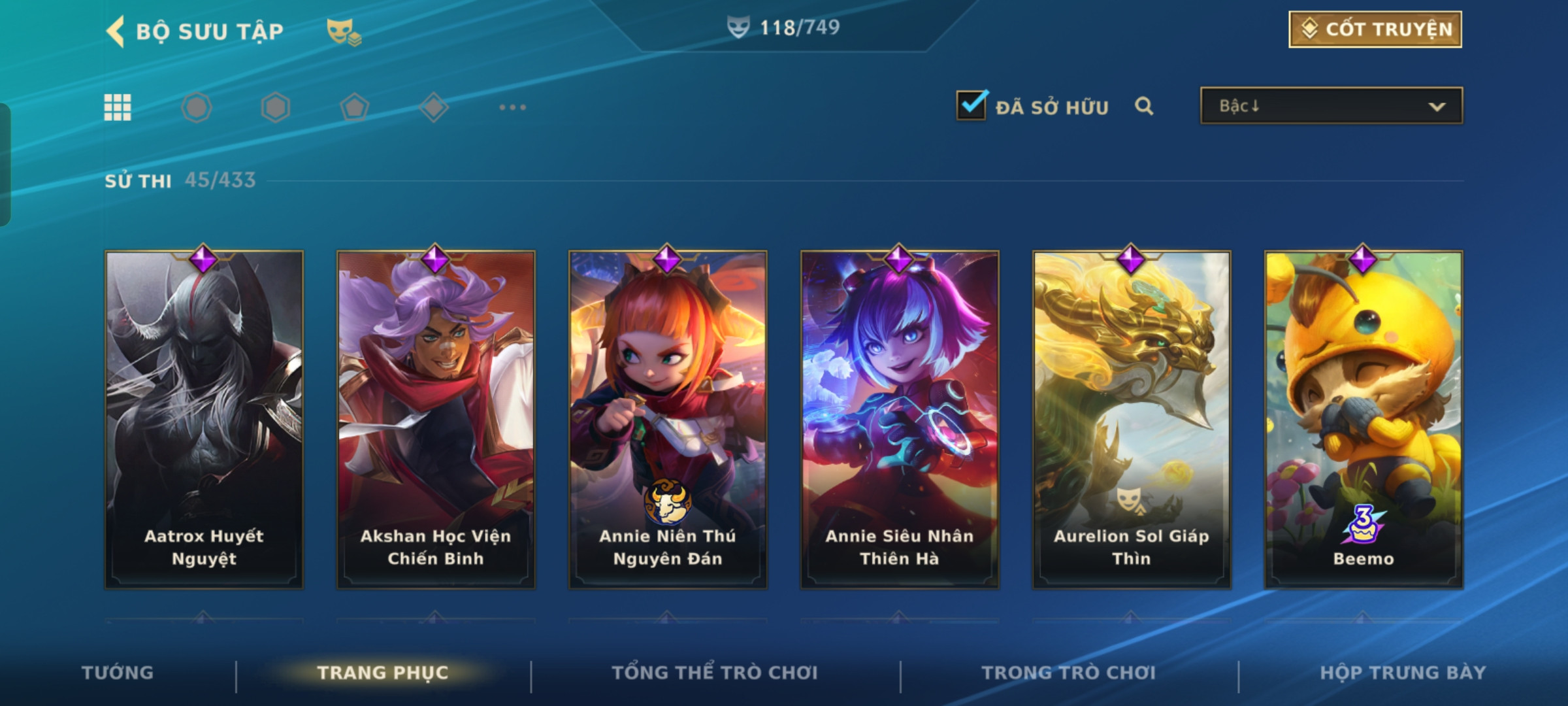Click the yellow mask icon beside title
The width and height of the screenshot is (1568, 706).
point(344,31)
